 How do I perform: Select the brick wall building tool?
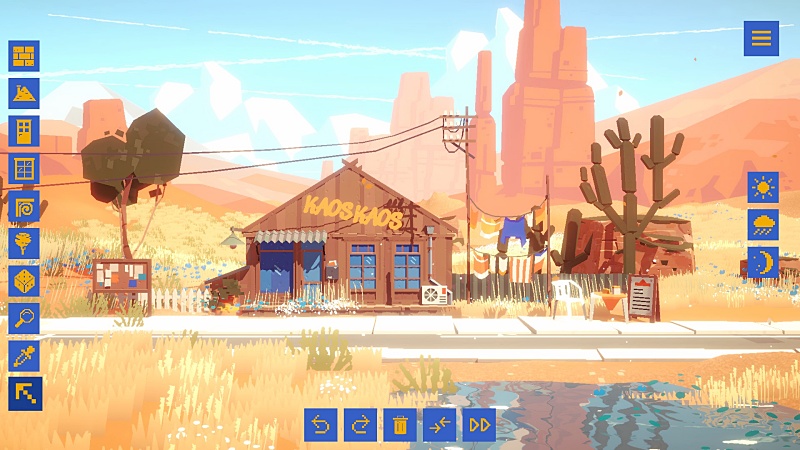24,56
